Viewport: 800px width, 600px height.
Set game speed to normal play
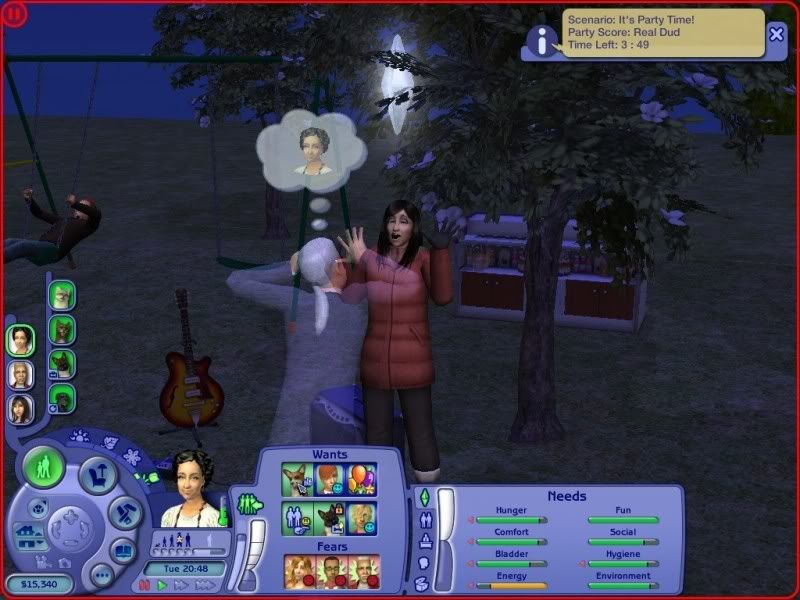point(163,585)
